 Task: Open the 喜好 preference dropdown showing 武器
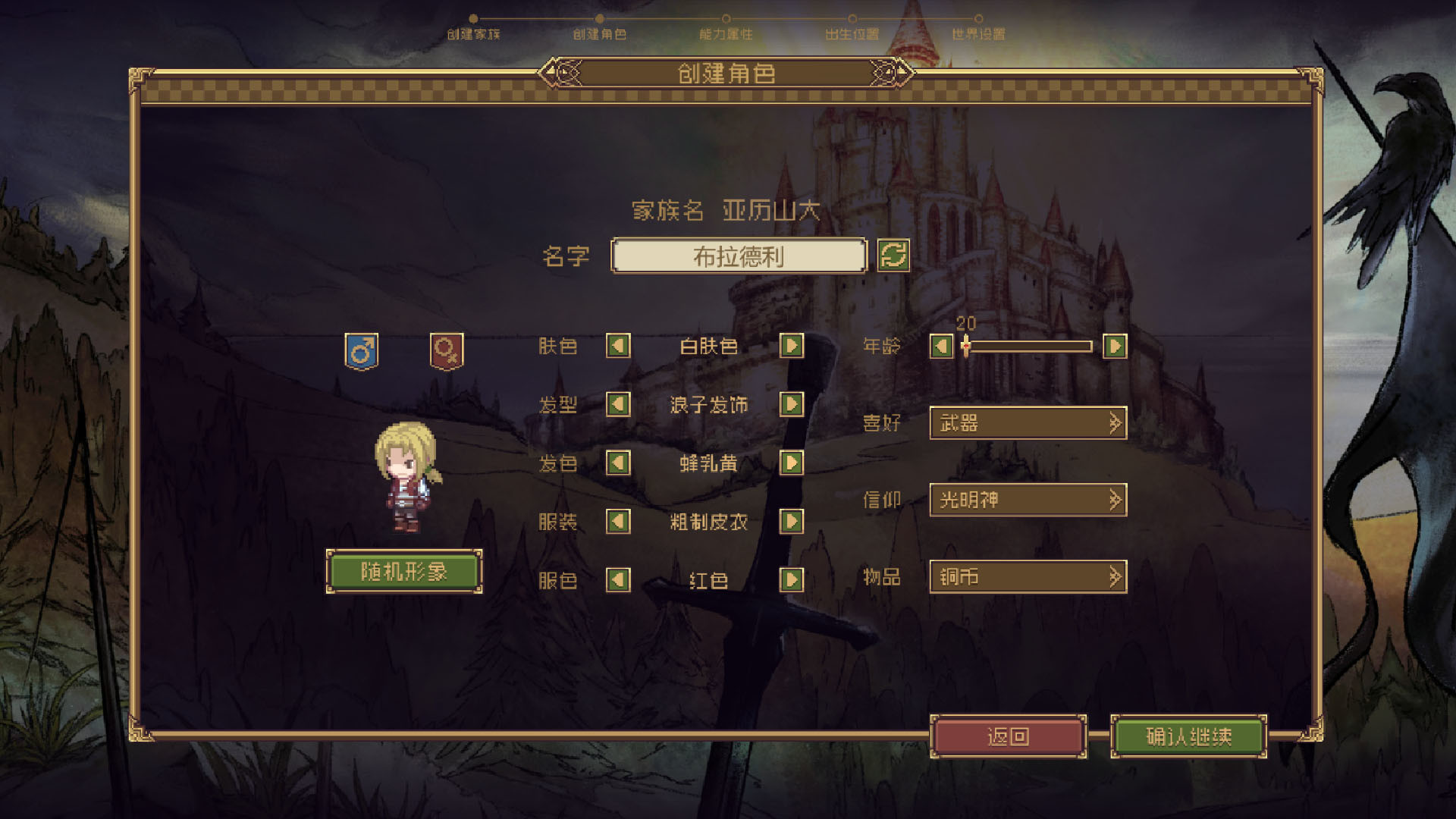point(1028,423)
